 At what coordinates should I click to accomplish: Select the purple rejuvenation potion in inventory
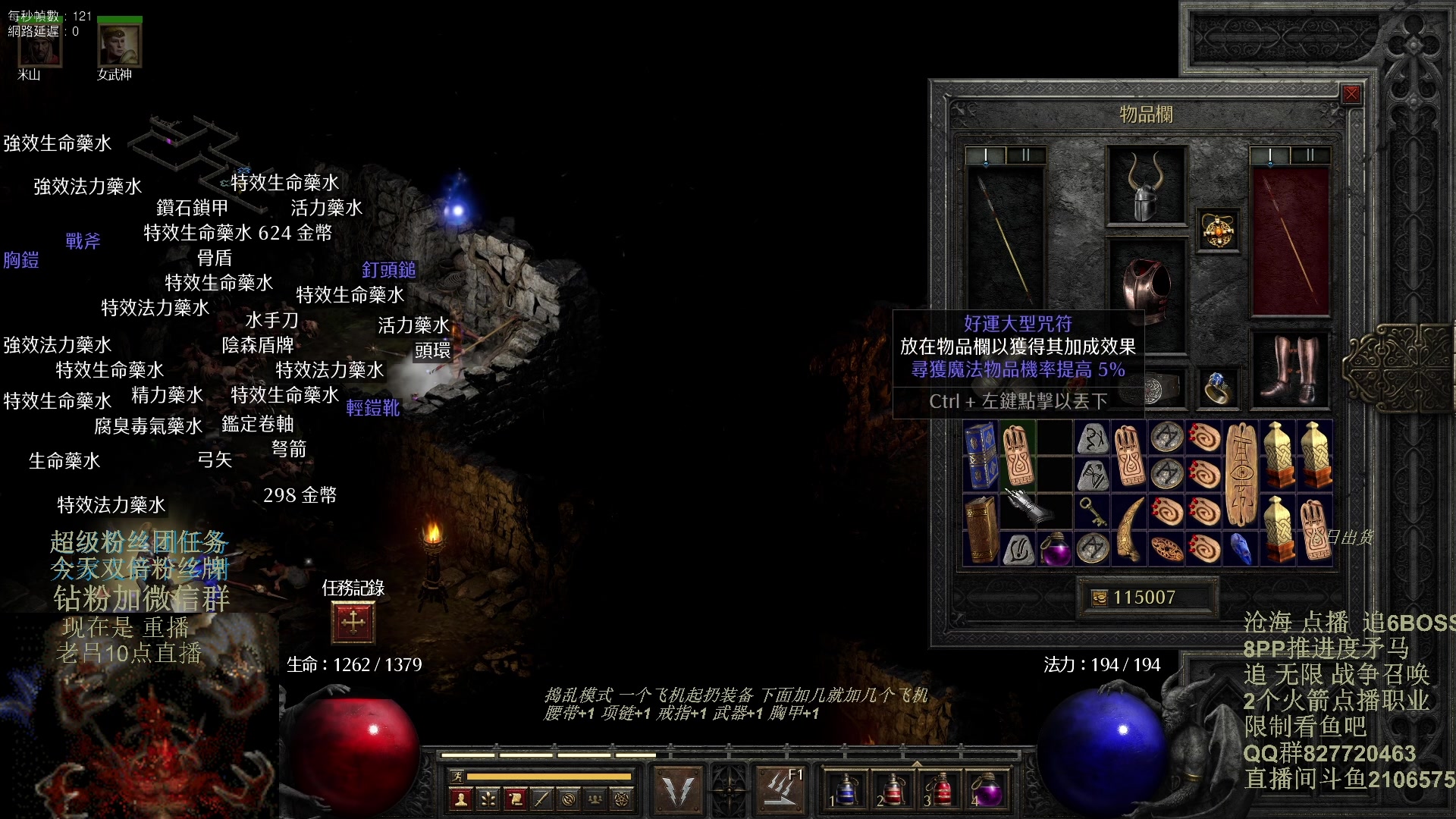point(1055,549)
